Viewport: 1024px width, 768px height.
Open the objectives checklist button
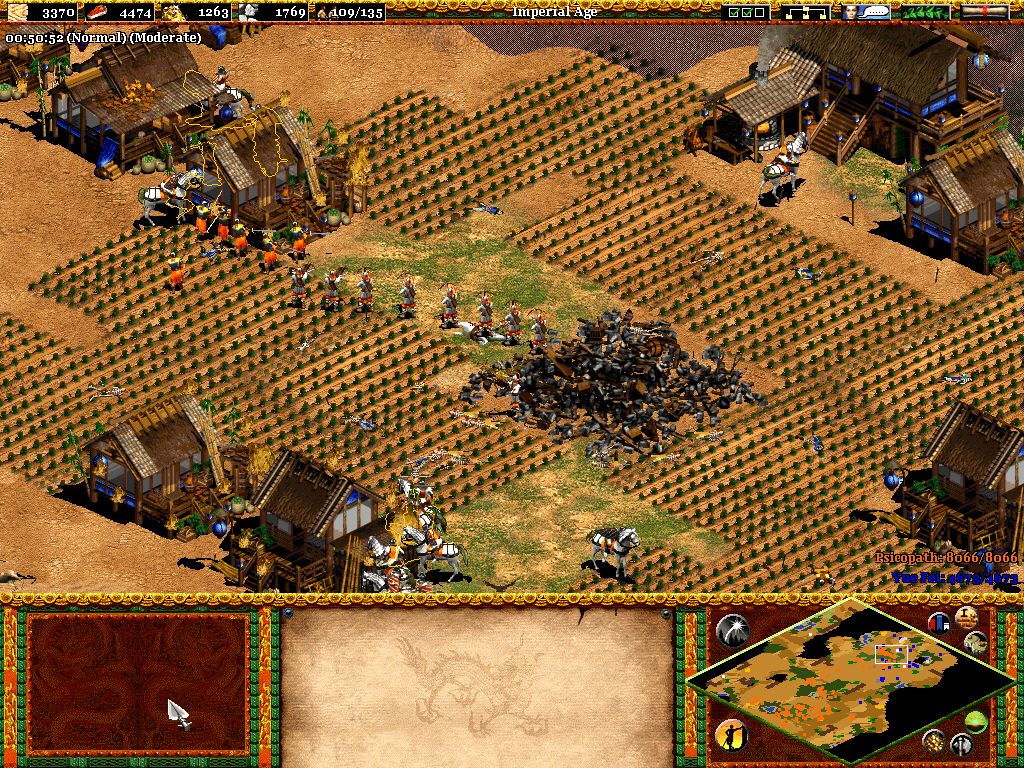click(747, 12)
